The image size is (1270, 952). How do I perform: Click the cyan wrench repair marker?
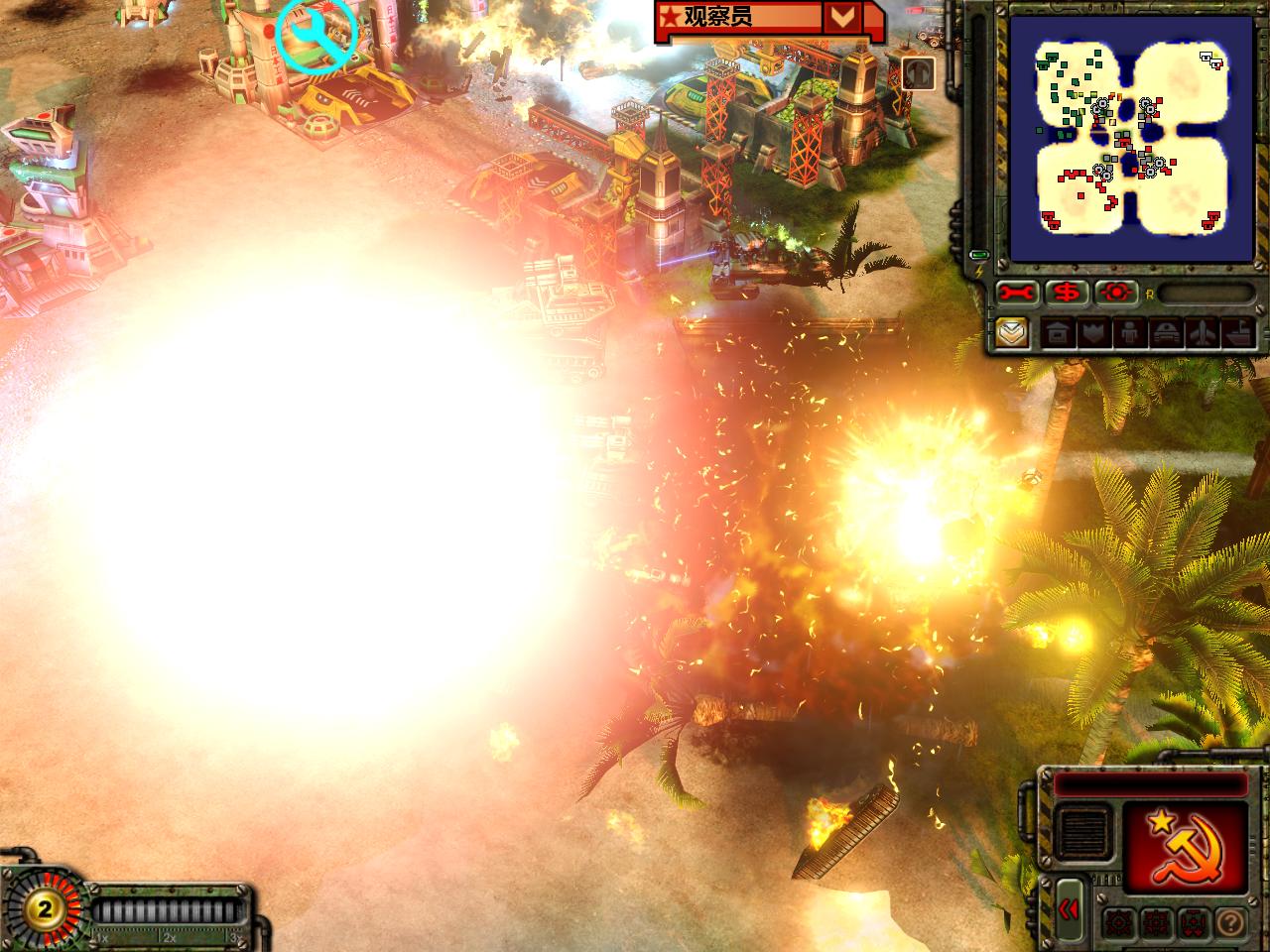pyautogui.click(x=317, y=35)
